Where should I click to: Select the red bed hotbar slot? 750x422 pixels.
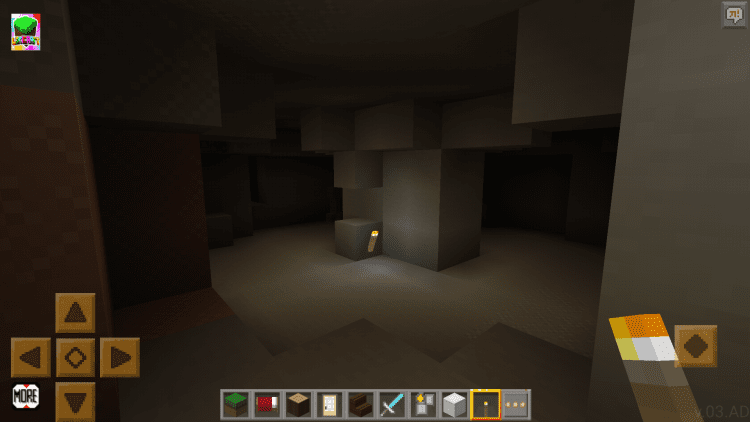pos(267,404)
